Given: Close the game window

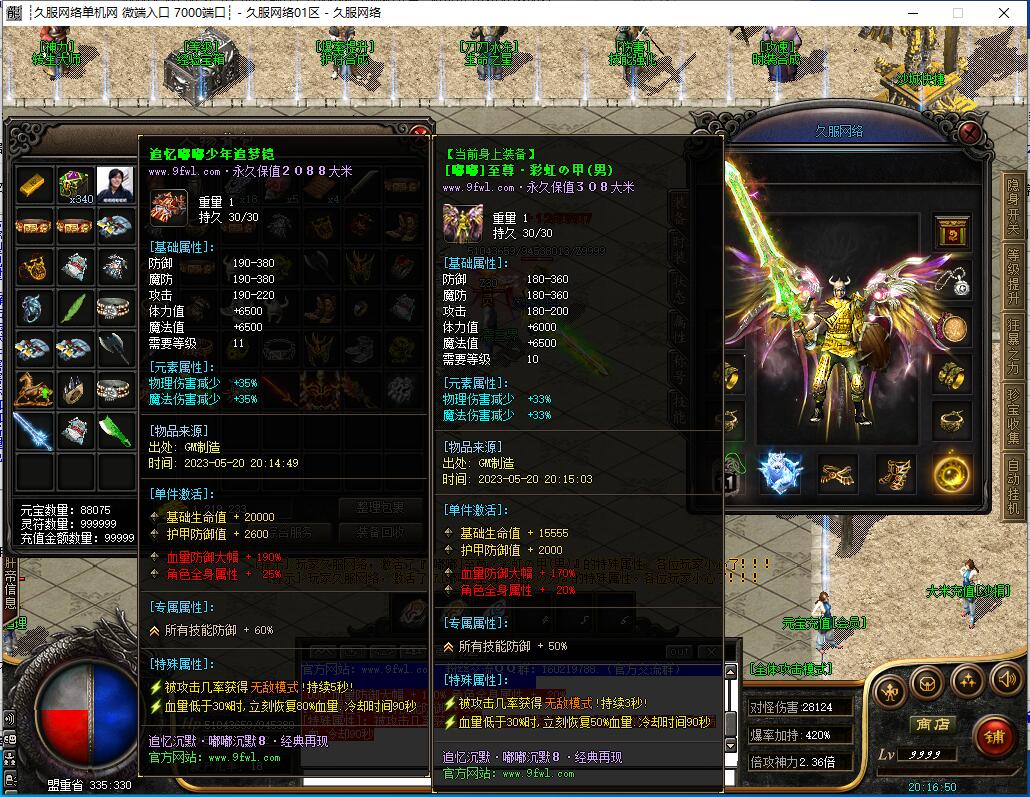Looking at the screenshot, I should click(1004, 13).
